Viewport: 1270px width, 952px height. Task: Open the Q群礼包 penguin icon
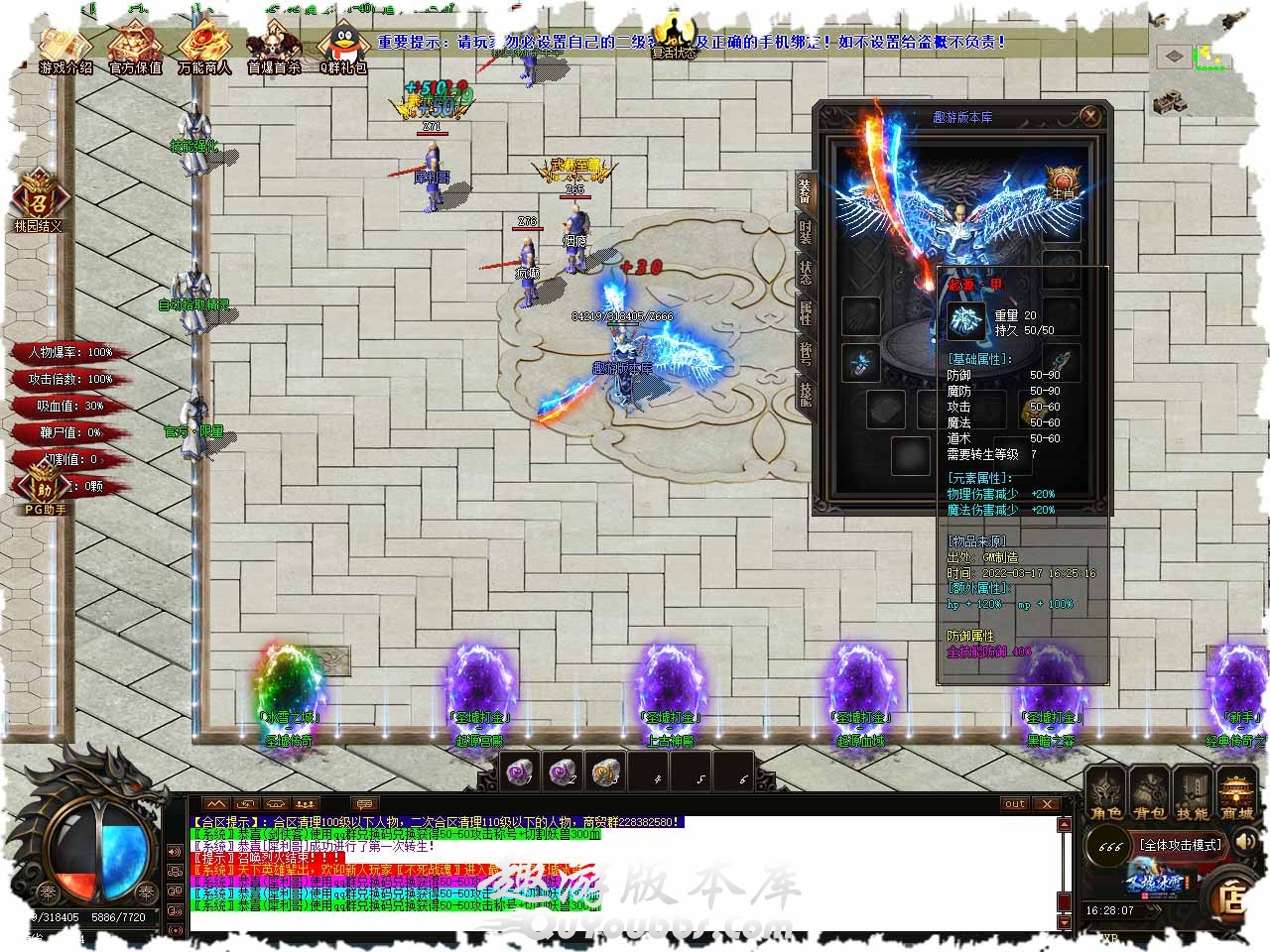point(342,48)
